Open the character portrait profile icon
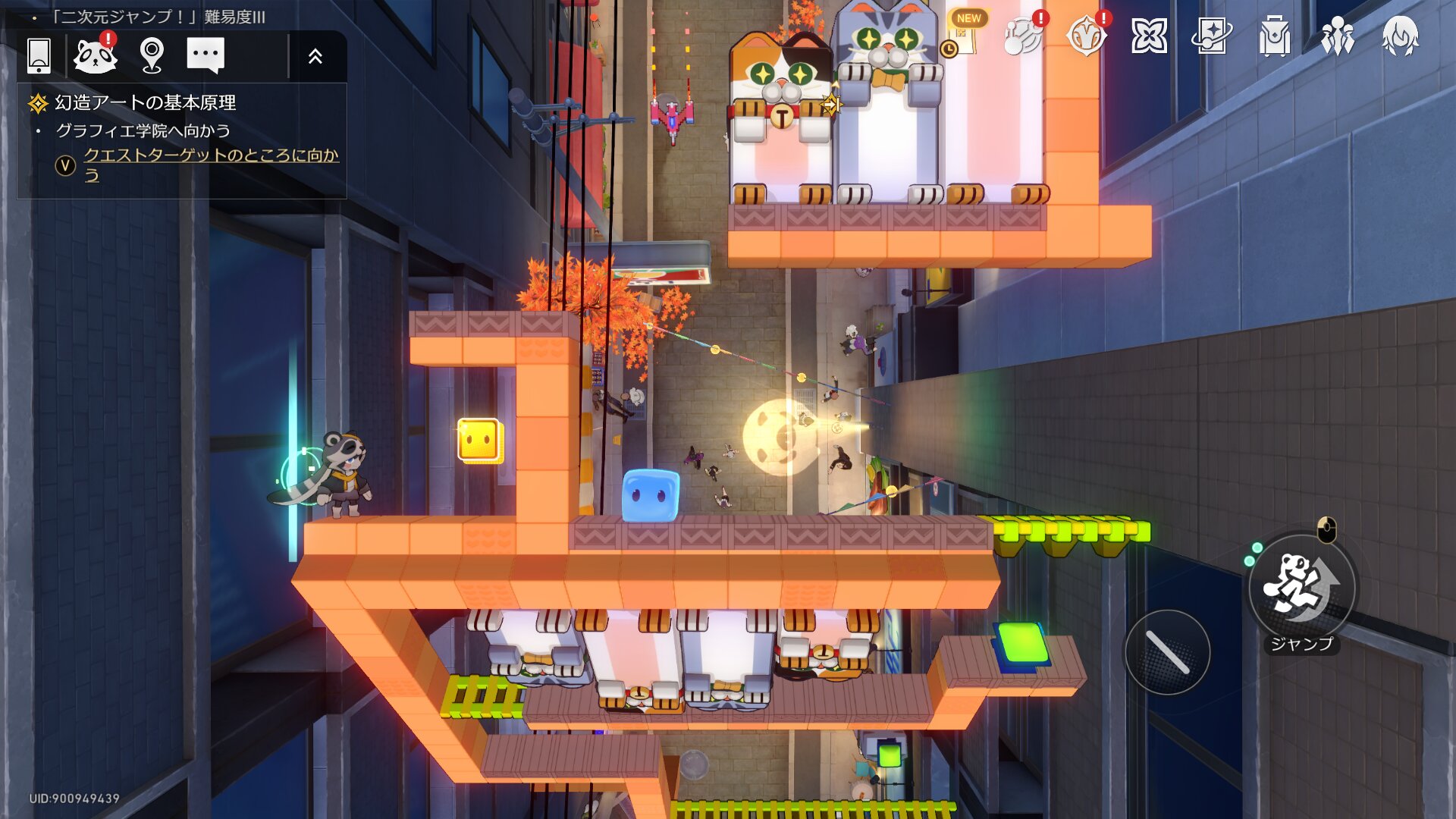Viewport: 1456px width, 819px height. click(x=1400, y=36)
